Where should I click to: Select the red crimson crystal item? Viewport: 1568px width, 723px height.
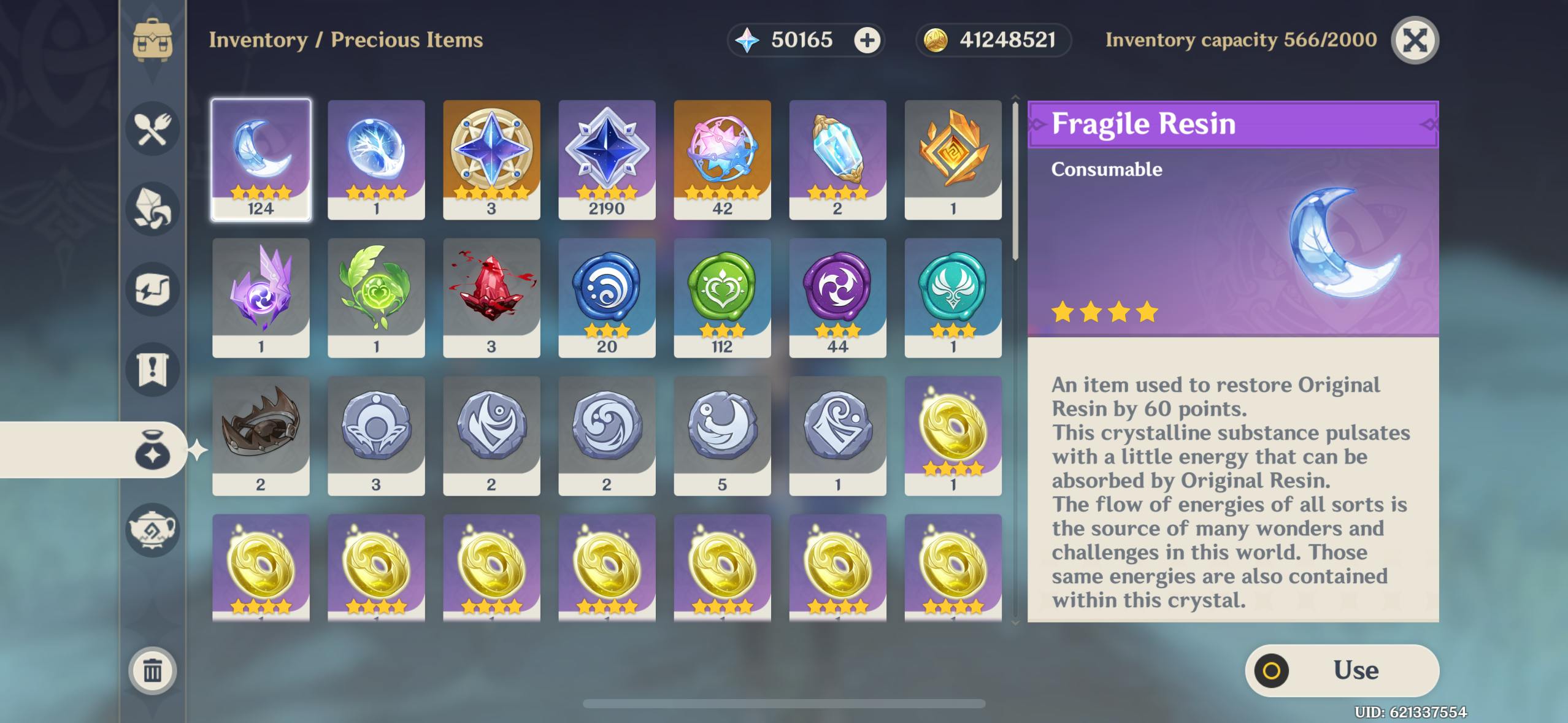click(491, 297)
